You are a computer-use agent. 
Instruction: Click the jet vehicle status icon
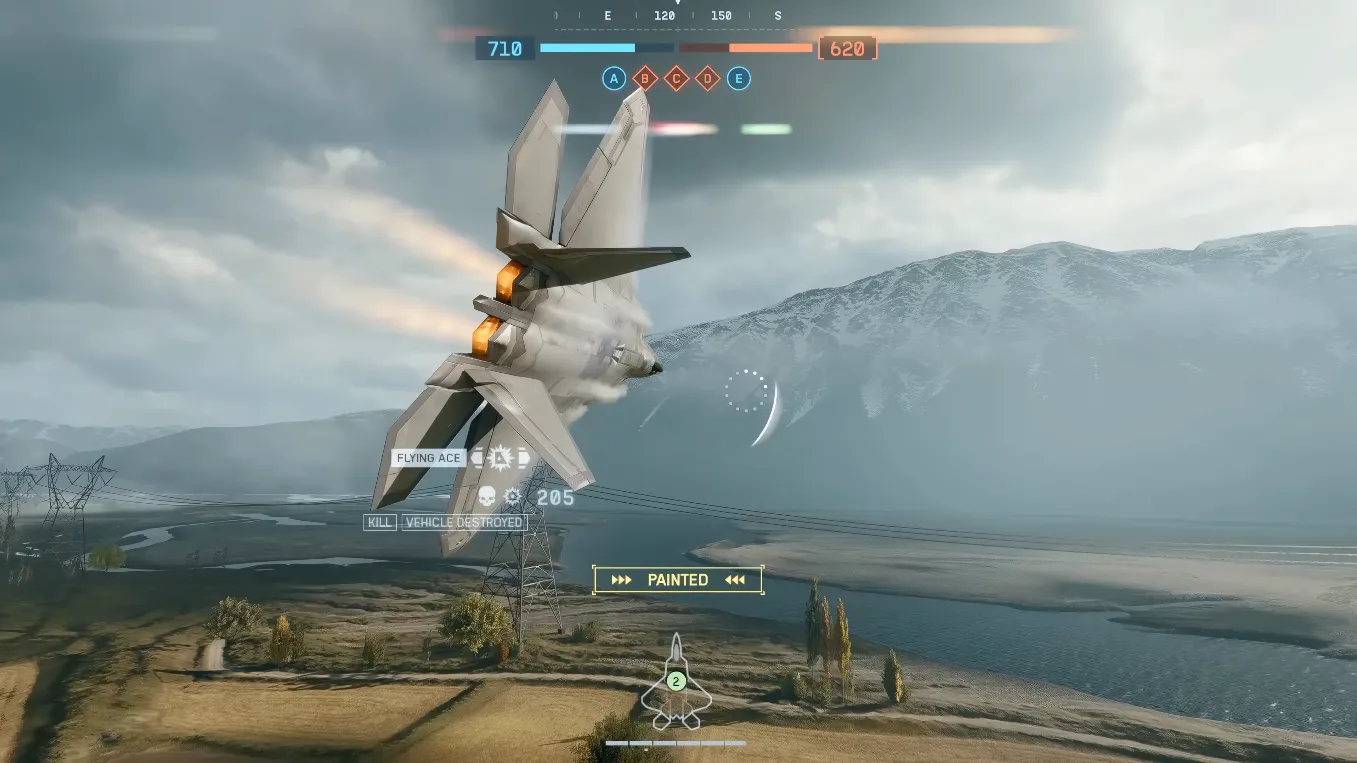[x=676, y=683]
